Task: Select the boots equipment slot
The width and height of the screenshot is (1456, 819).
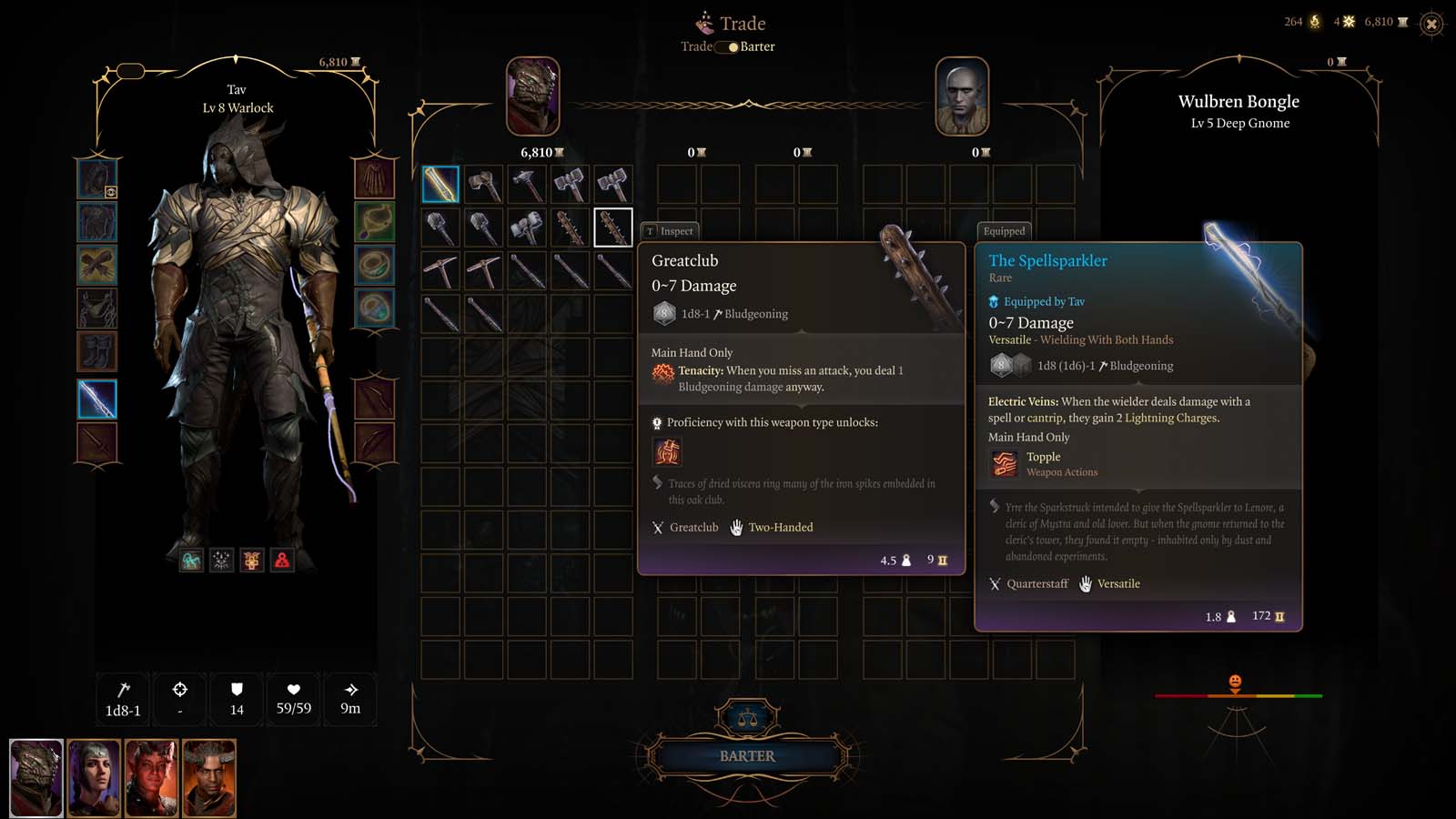Action: 97,352
